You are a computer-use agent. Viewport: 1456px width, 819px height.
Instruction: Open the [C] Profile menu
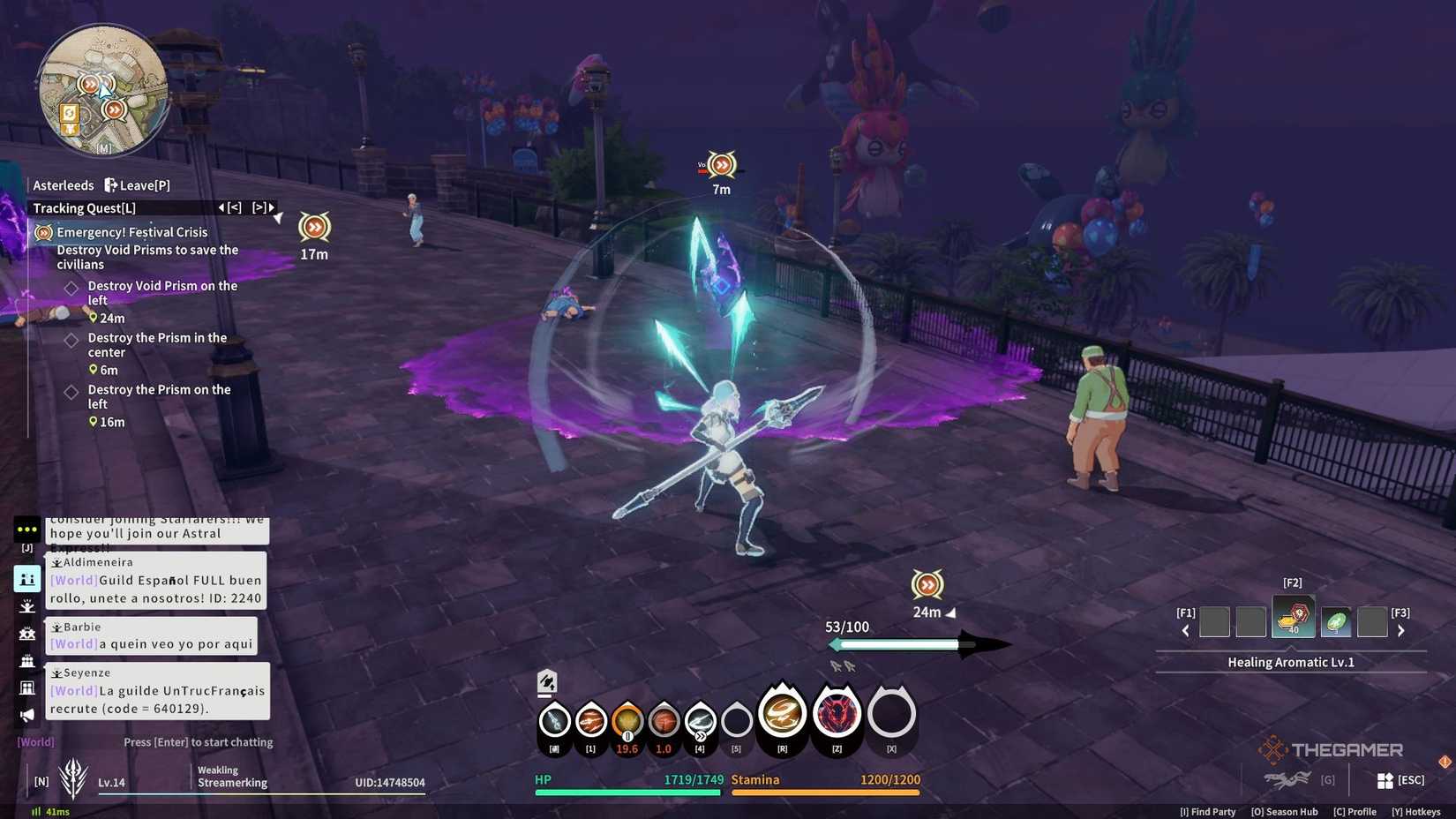[x=1355, y=811]
